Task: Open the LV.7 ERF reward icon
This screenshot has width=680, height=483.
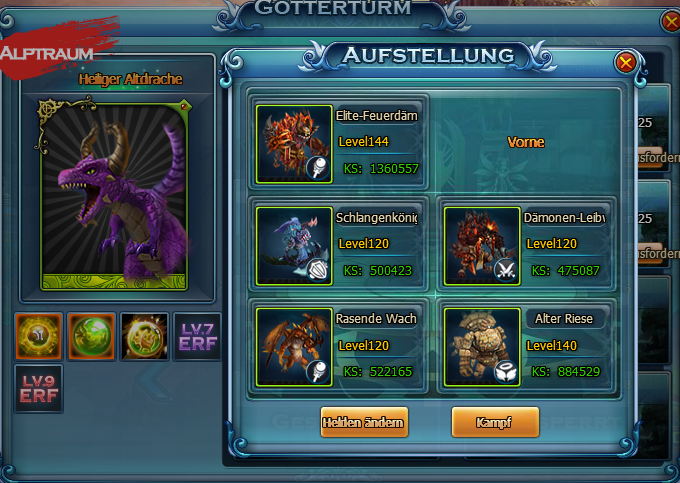Action: (197, 337)
